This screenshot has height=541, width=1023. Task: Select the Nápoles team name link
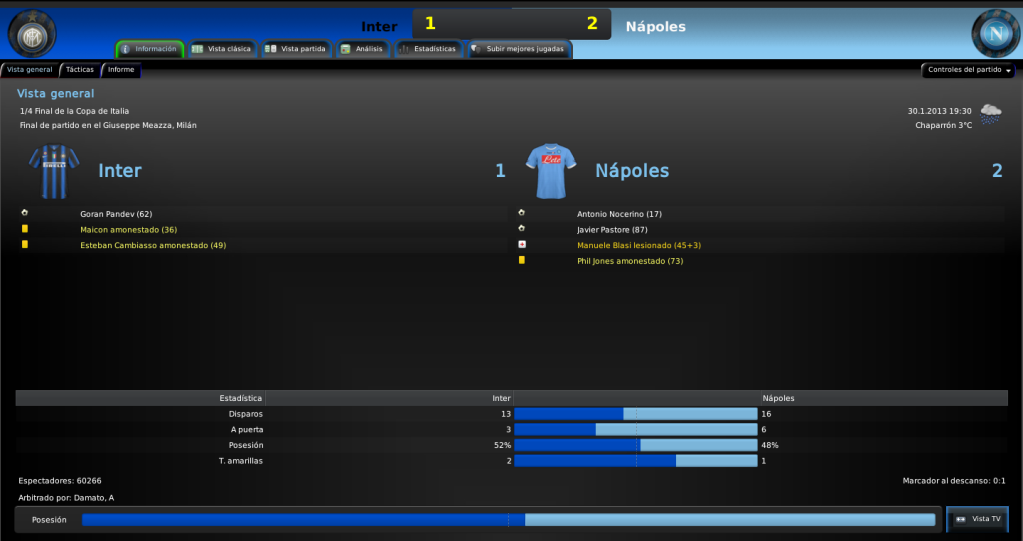(x=633, y=171)
